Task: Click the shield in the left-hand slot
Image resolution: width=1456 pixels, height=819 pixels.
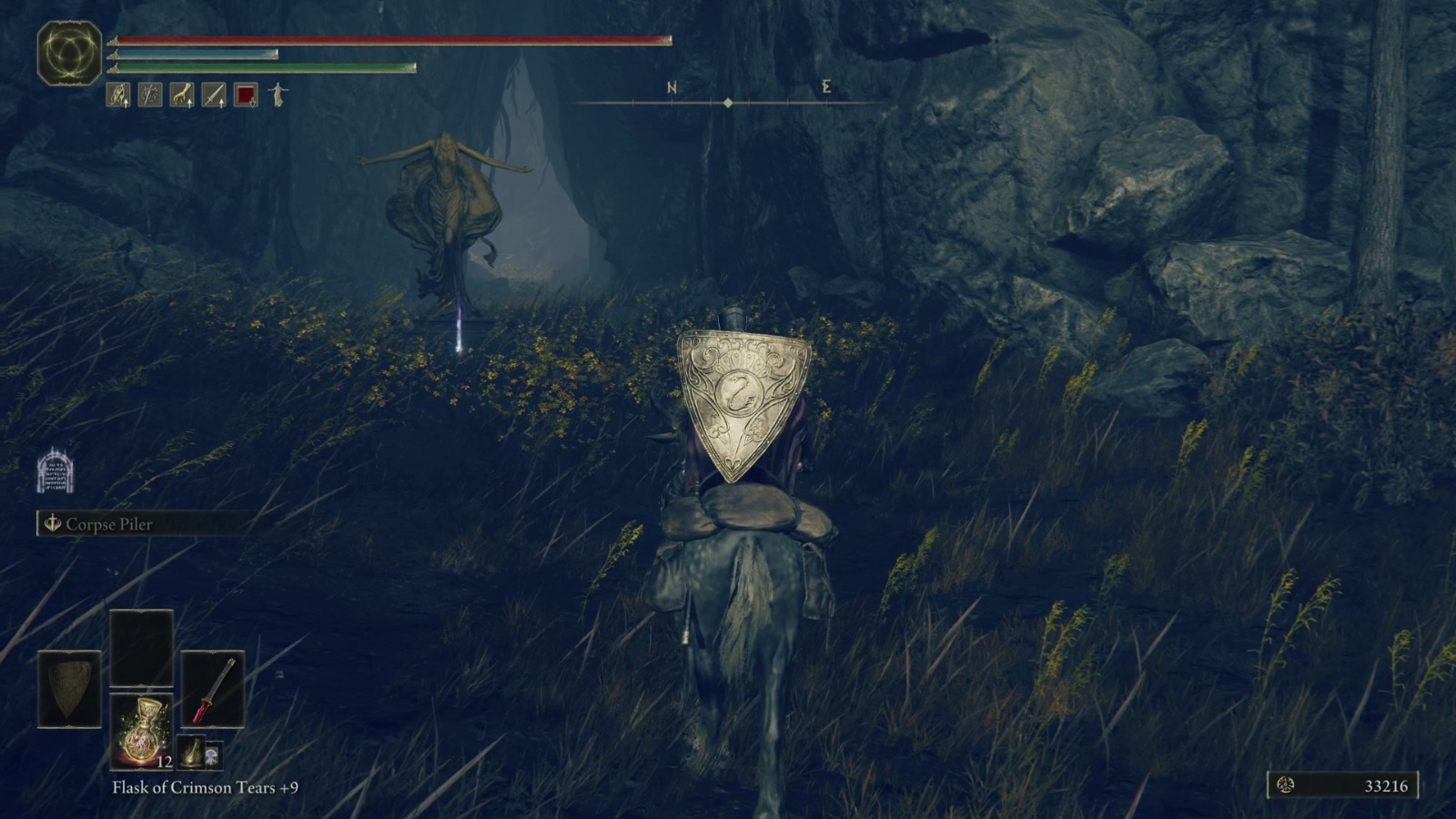Action: 70,687
